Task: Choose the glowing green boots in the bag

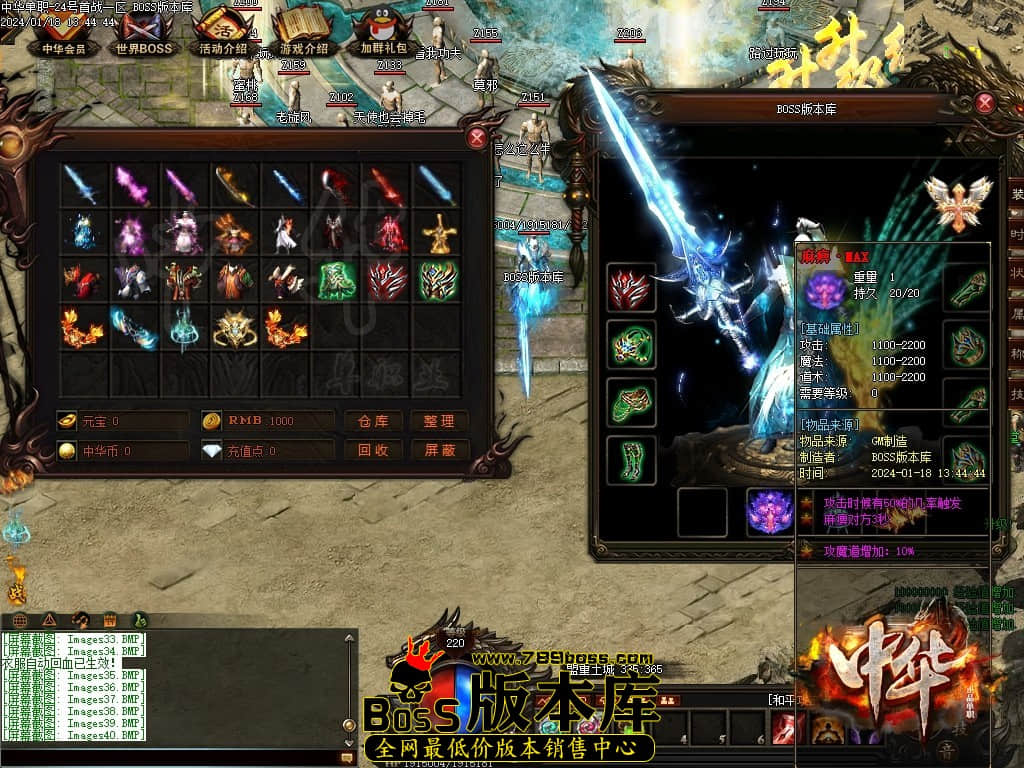Action: (x=338, y=281)
